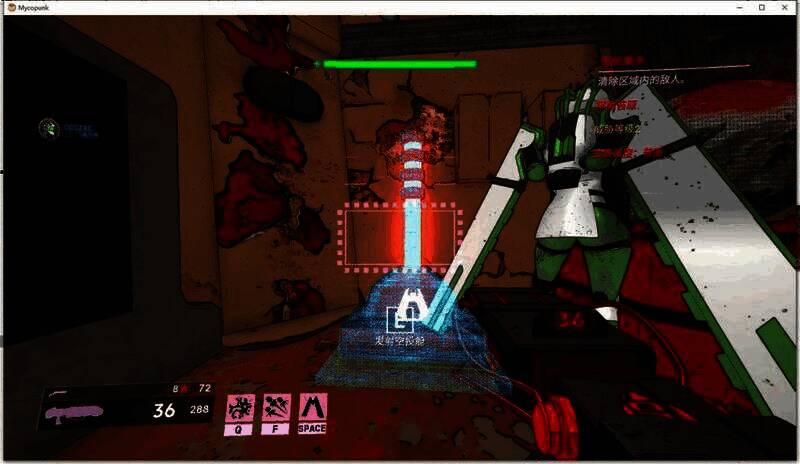Open the mission objective tracker text
800x464 pixels.
[x=640, y=80]
